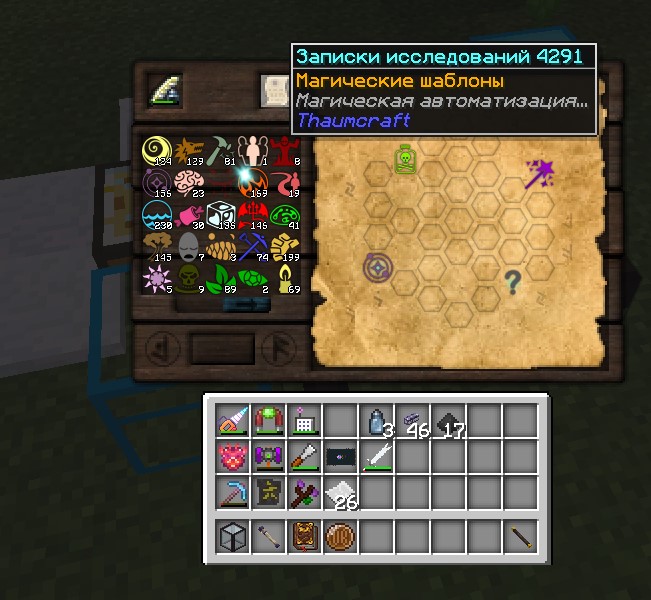Pick the blue pickaxe inventory slot
651x600 pixels.
[232, 493]
